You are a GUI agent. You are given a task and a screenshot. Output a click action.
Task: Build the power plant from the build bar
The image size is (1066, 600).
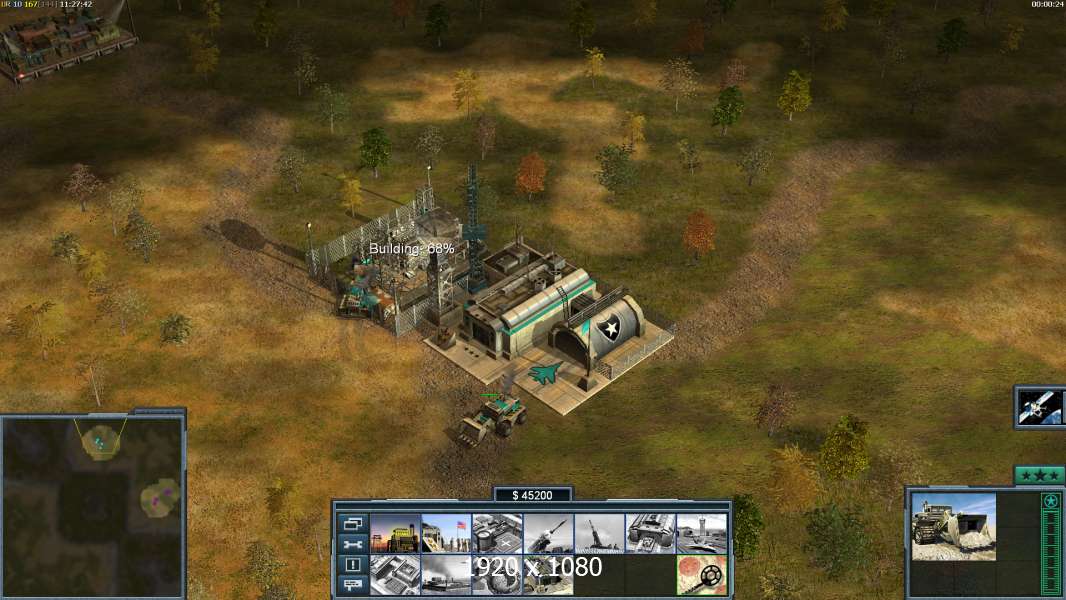coord(395,534)
